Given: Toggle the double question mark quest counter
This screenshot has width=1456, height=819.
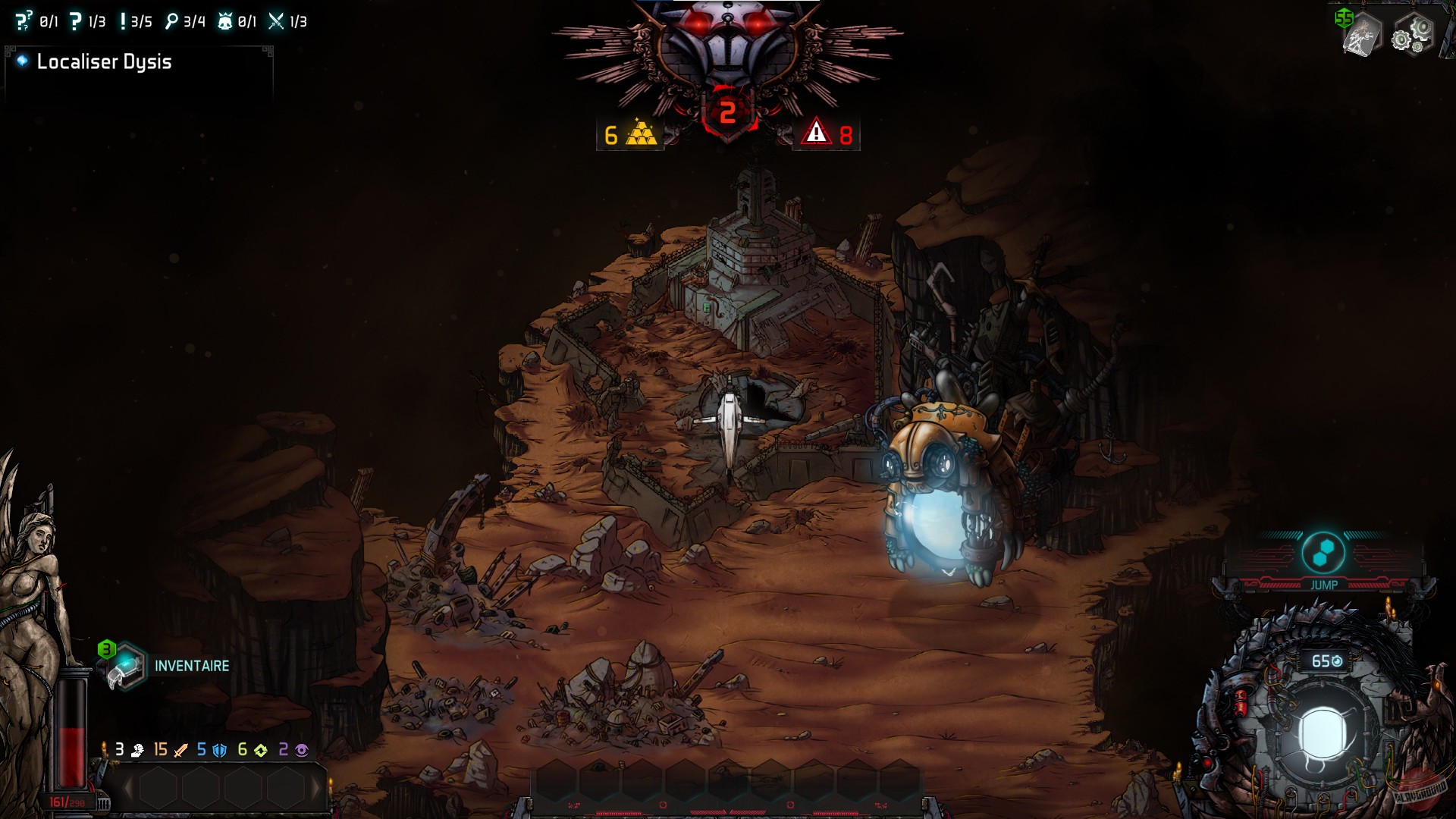Looking at the screenshot, I should 23,21.
